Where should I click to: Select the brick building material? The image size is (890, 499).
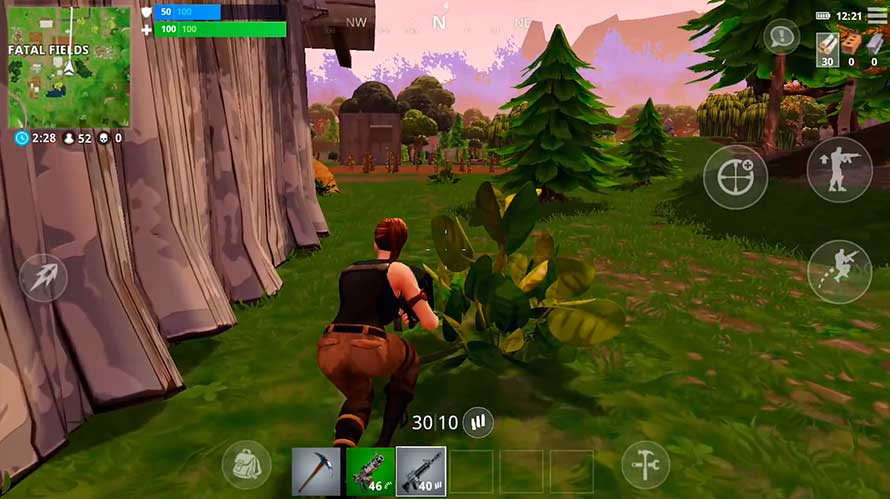(852, 47)
